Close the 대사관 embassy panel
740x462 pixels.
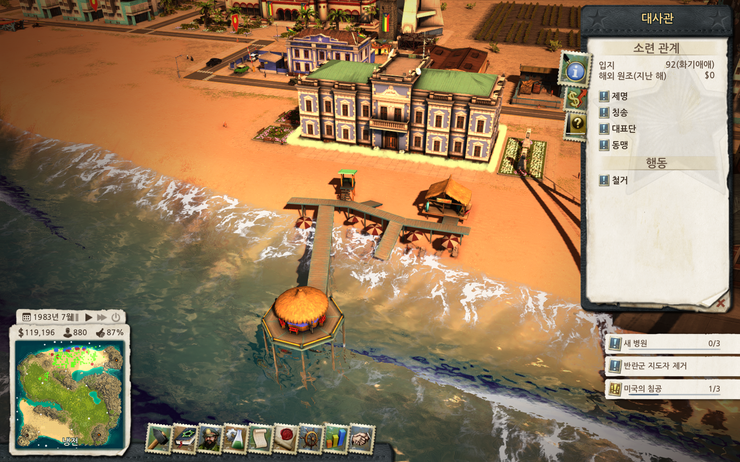(x=720, y=300)
